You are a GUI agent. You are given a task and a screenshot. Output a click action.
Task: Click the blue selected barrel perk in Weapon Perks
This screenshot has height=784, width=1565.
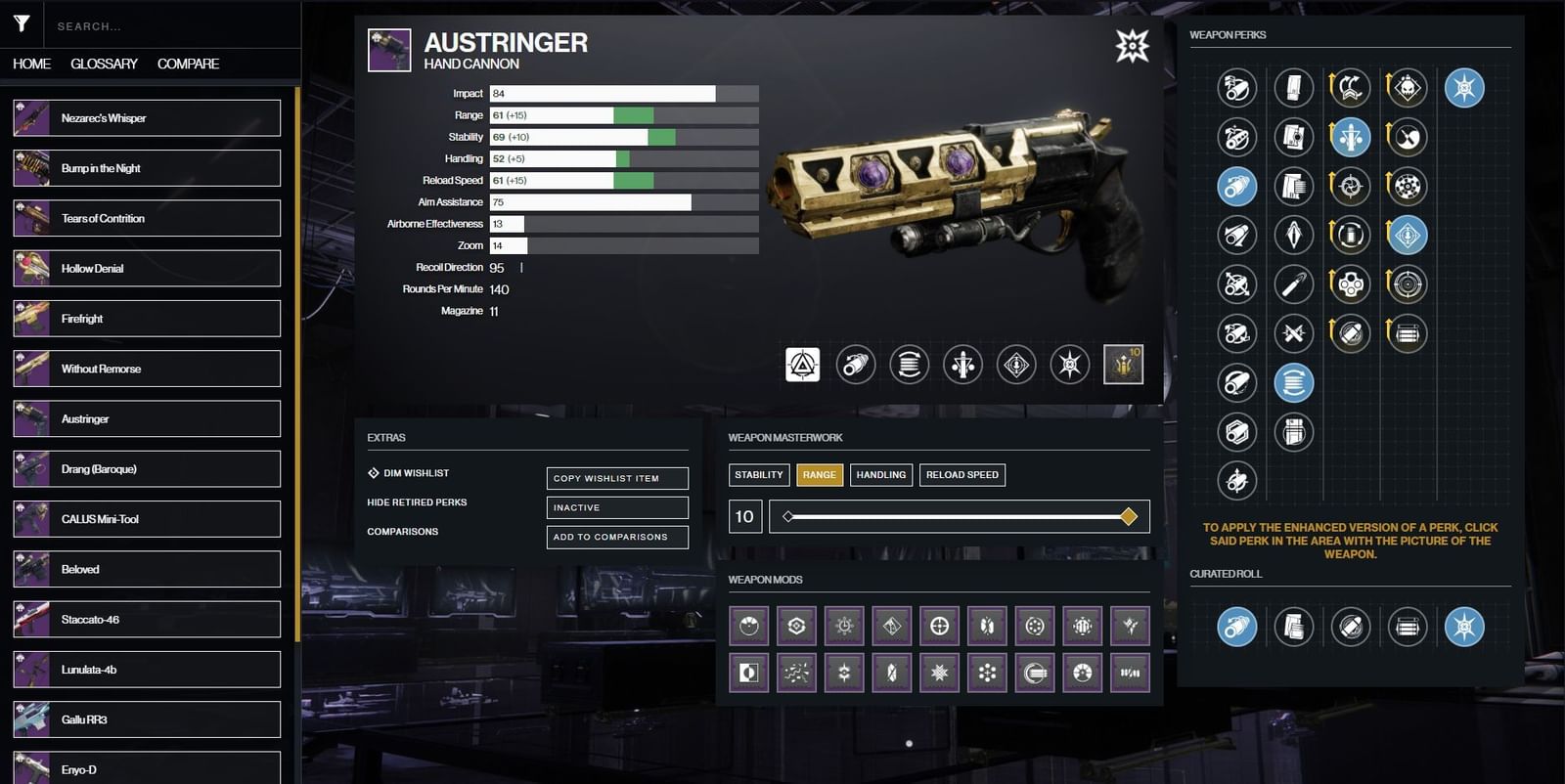1236,186
